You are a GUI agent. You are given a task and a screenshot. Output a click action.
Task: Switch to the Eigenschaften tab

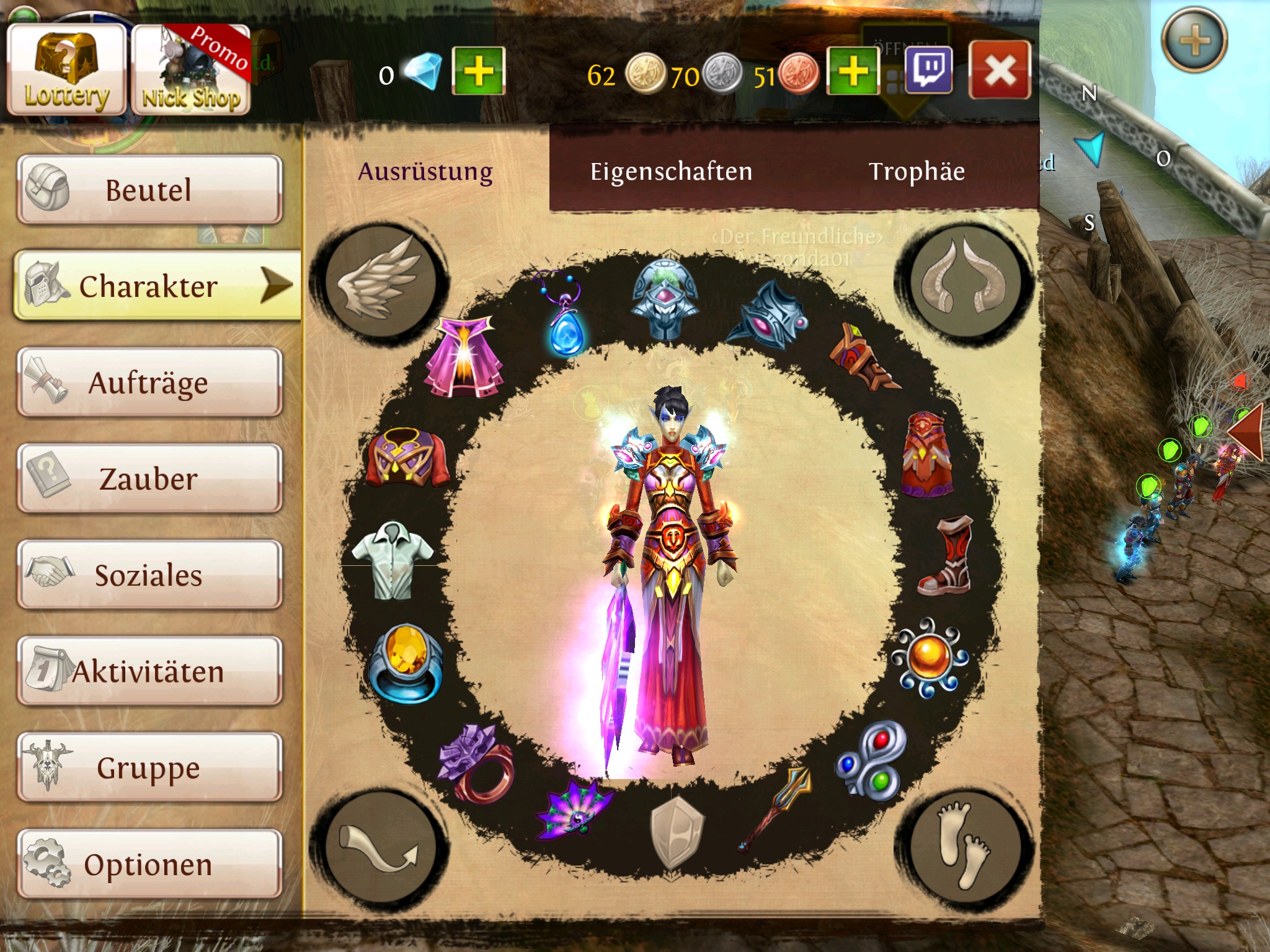[x=671, y=172]
